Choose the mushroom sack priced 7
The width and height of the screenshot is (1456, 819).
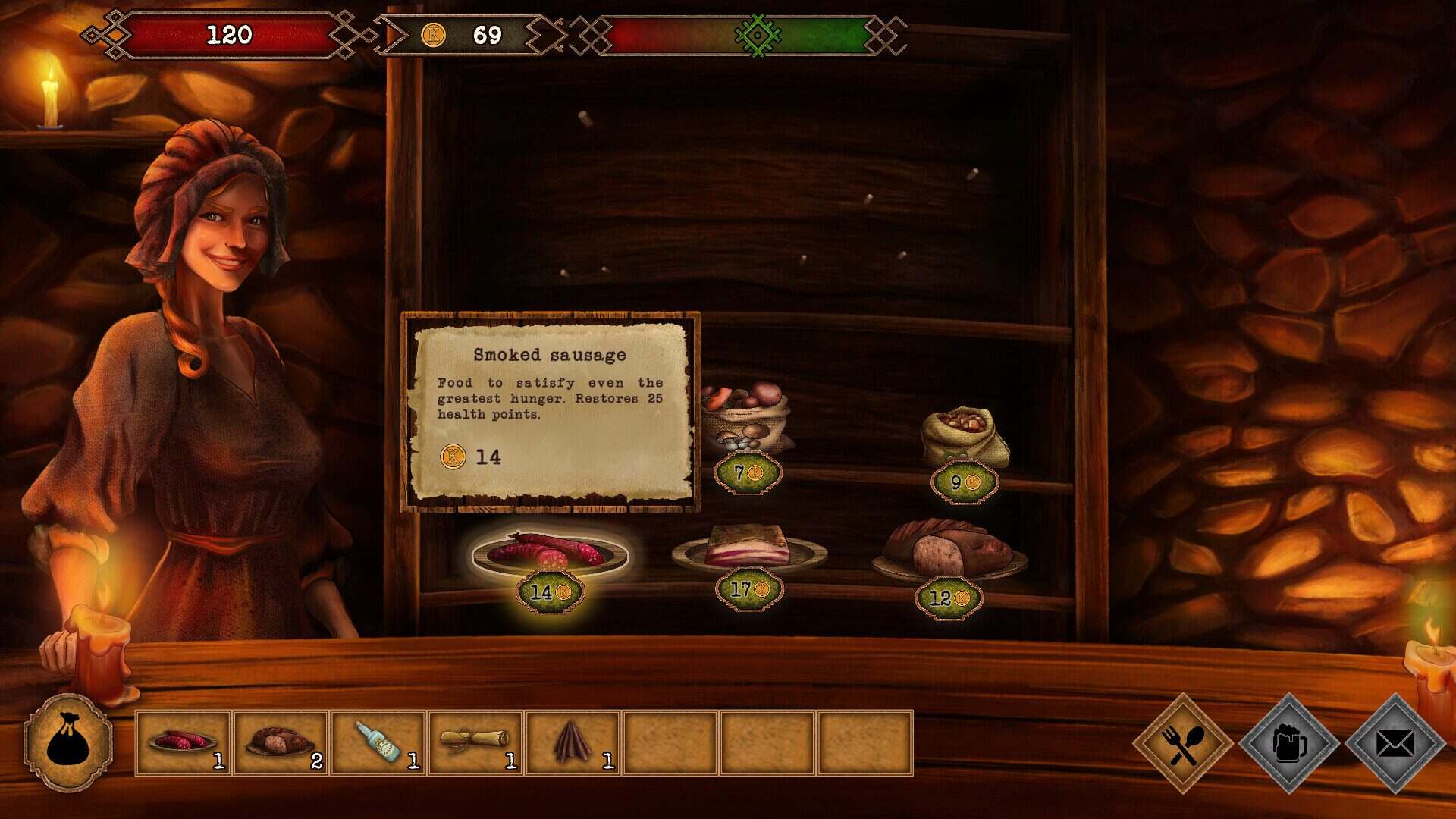coord(746,421)
